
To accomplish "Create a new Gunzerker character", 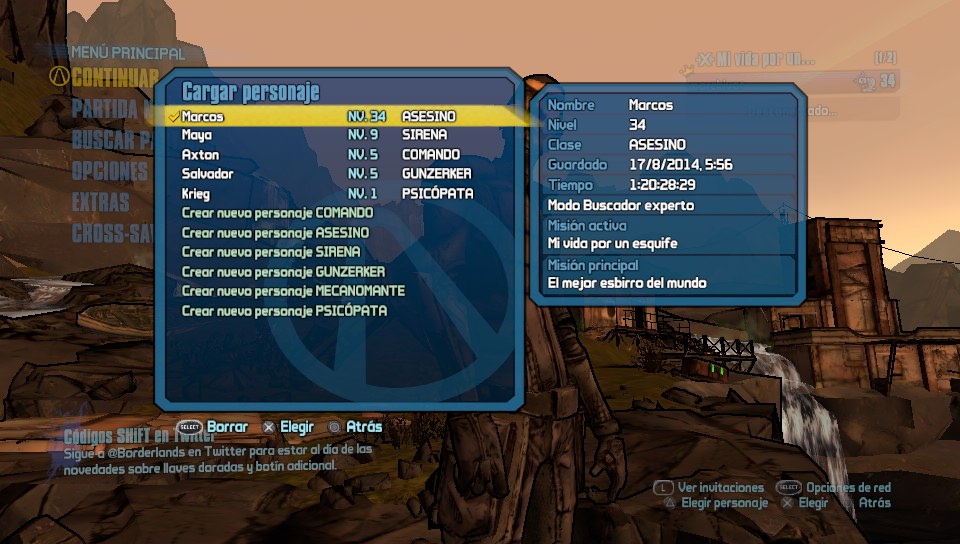I will 283,272.
